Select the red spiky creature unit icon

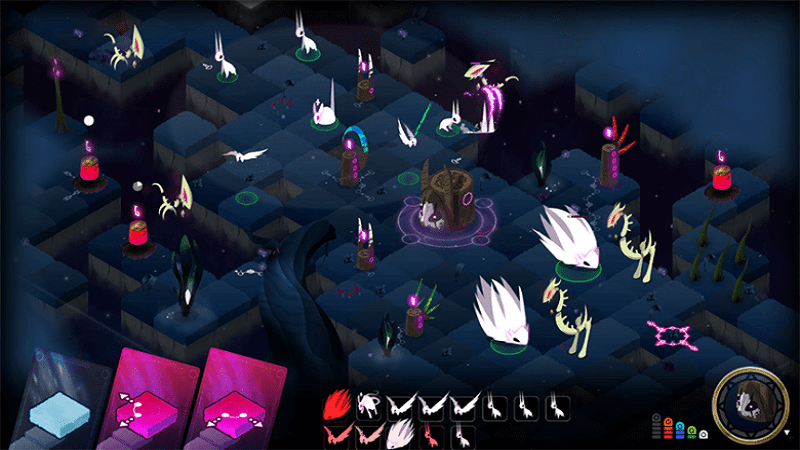pos(337,405)
